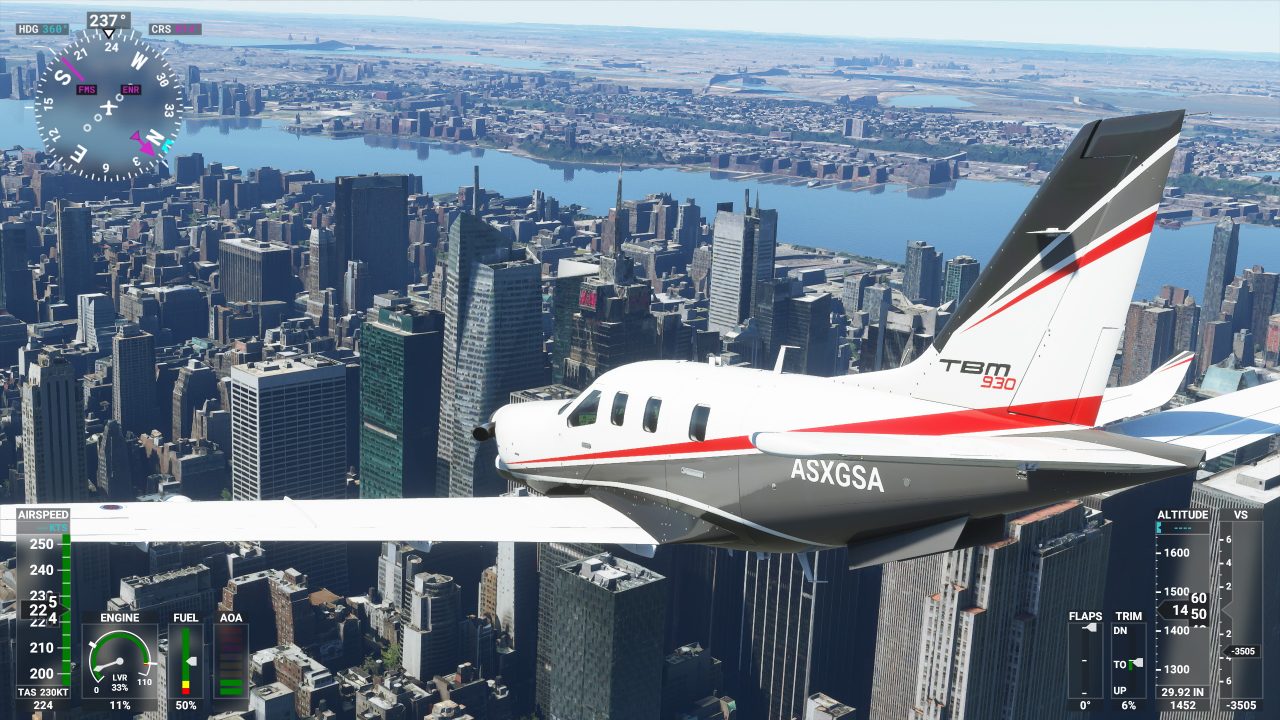Click the heading compass rose
Image resolution: width=1280 pixels, height=720 pixels.
click(x=108, y=105)
